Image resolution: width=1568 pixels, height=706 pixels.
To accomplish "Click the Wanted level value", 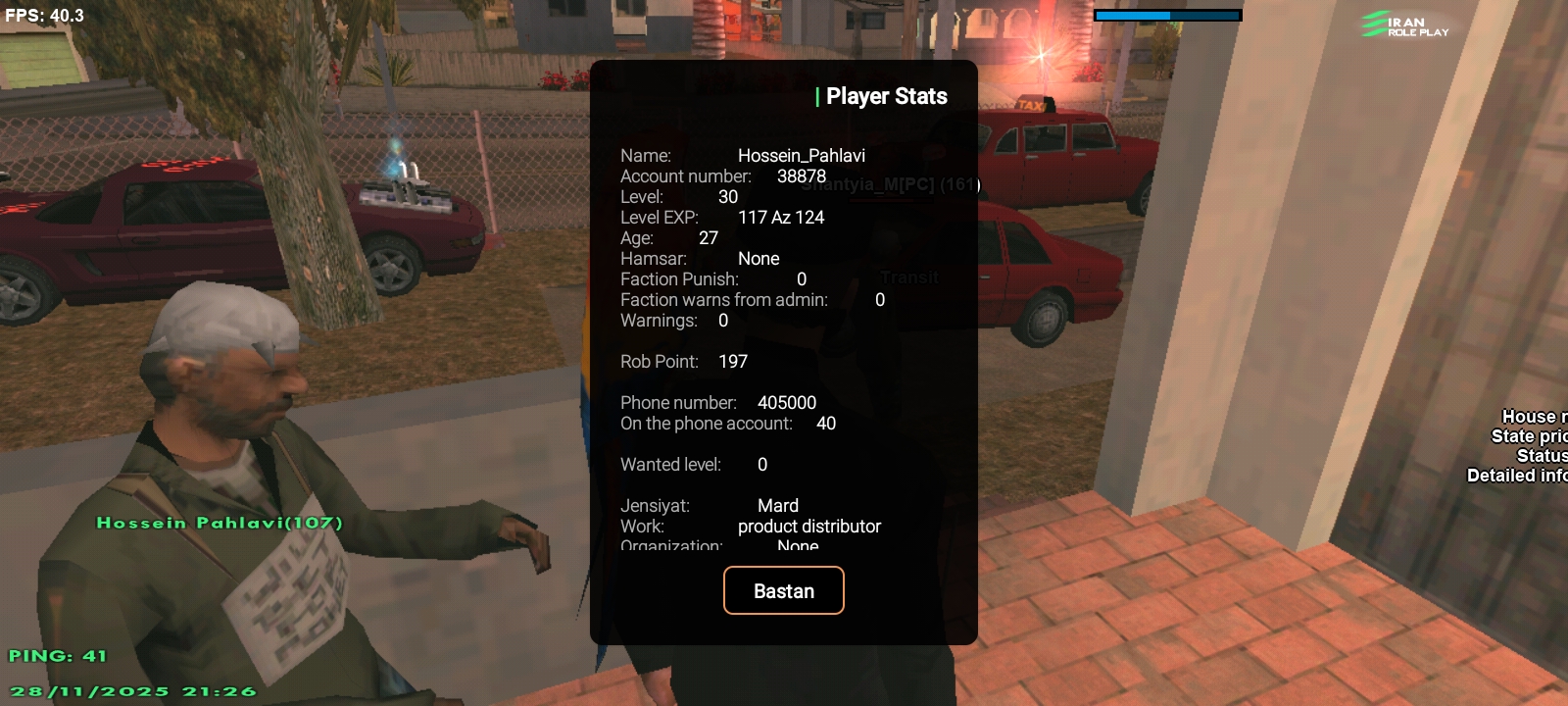I will (759, 464).
